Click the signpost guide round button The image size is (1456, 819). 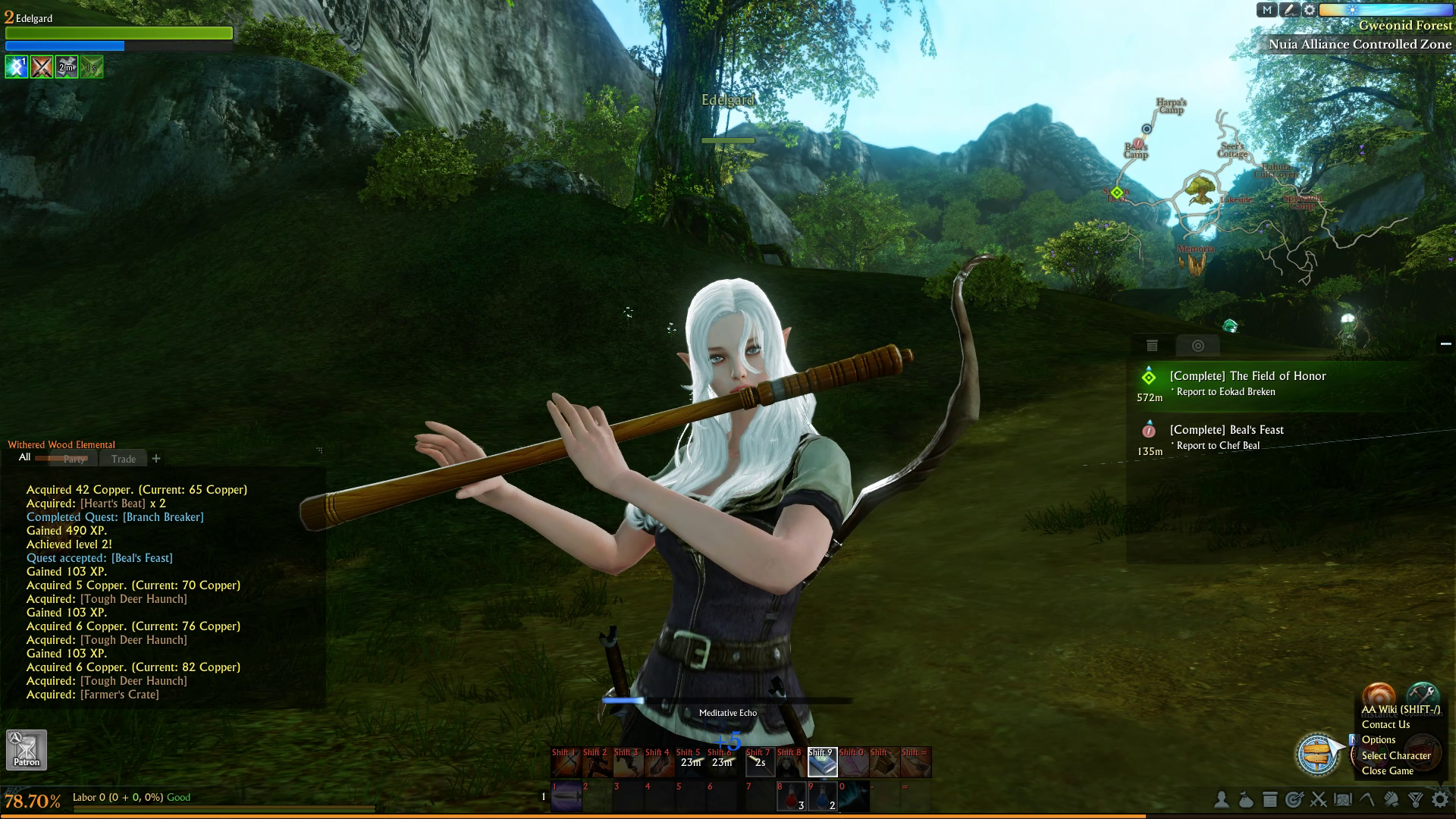tap(1317, 754)
